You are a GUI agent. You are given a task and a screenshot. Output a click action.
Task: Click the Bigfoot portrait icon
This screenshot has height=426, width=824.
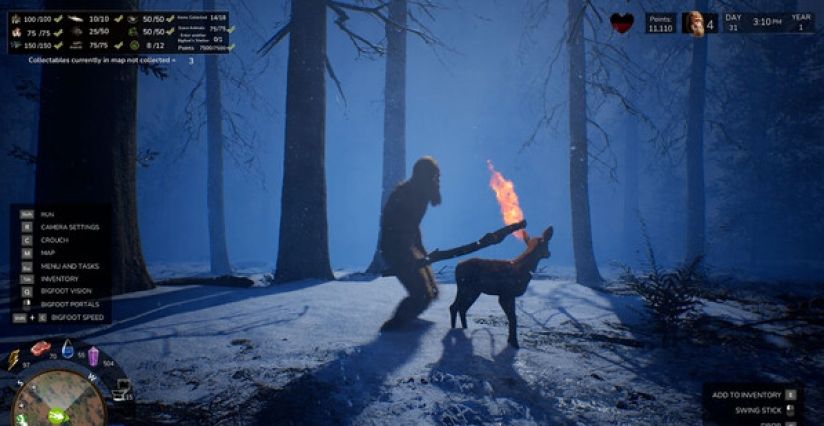694,23
